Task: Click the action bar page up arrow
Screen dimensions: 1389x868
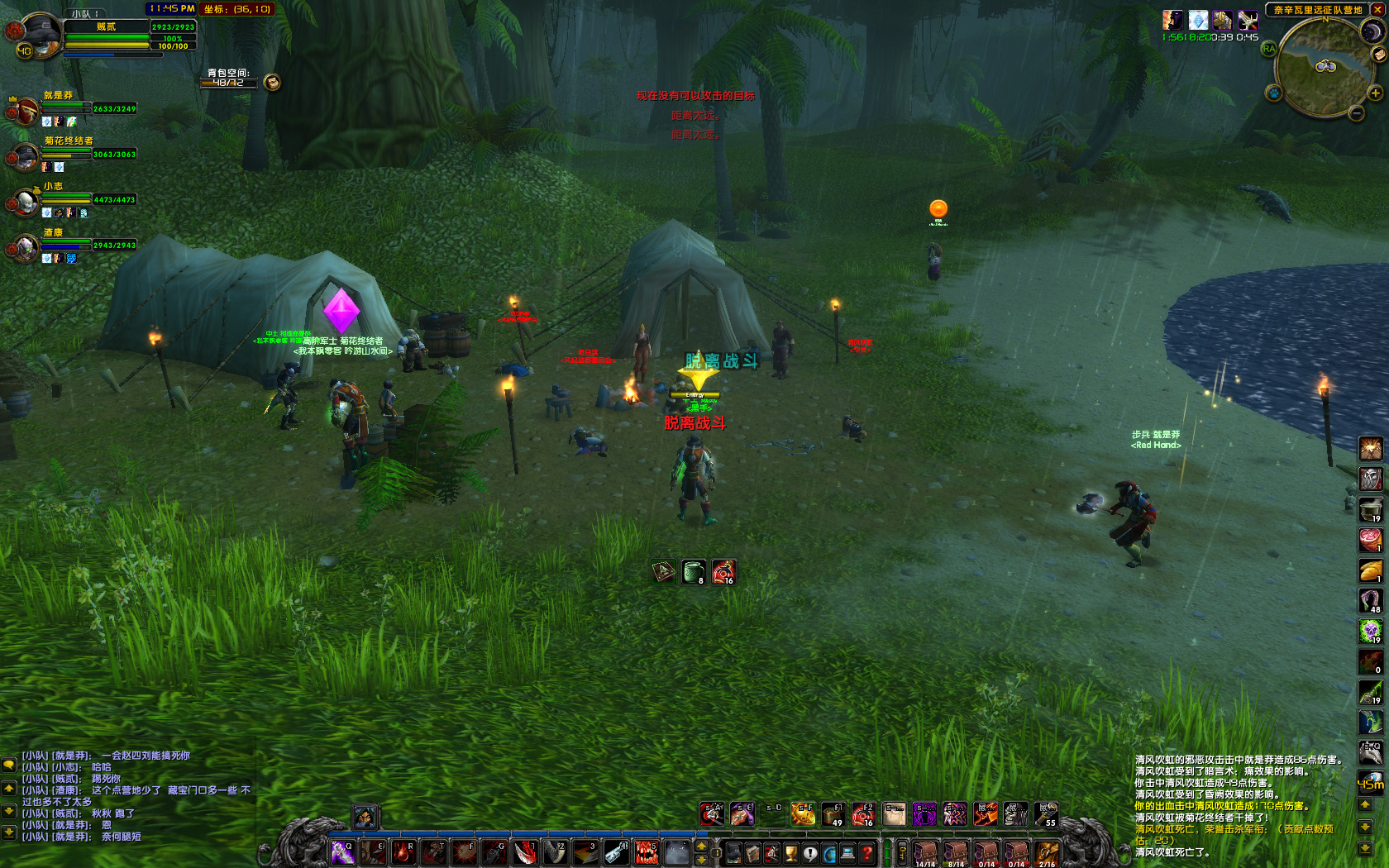Action: click(702, 846)
